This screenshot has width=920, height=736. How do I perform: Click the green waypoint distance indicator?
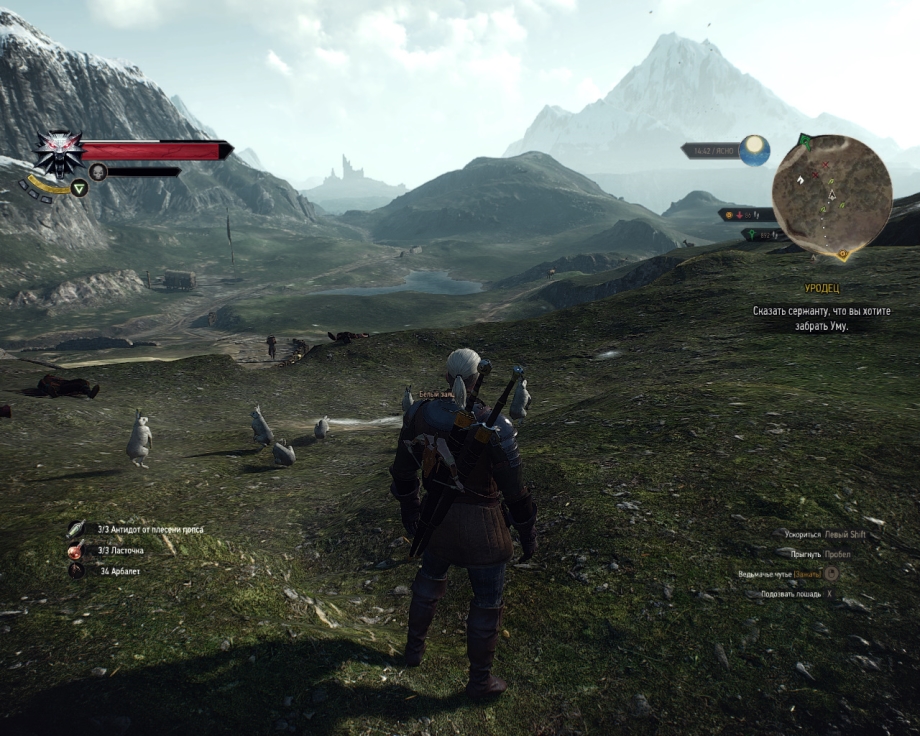762,235
